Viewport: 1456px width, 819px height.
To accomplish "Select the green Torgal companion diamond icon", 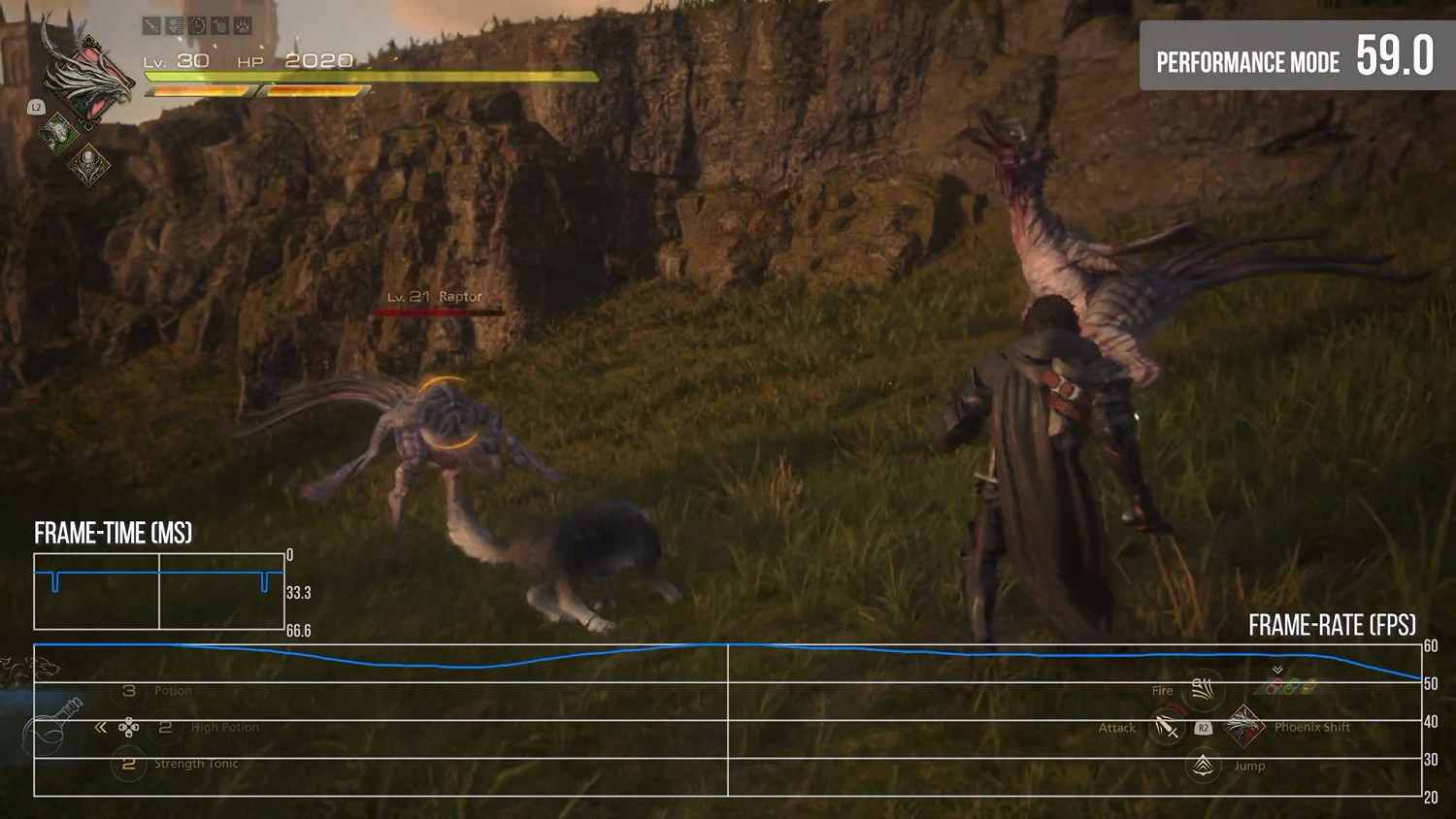I will (x=58, y=131).
